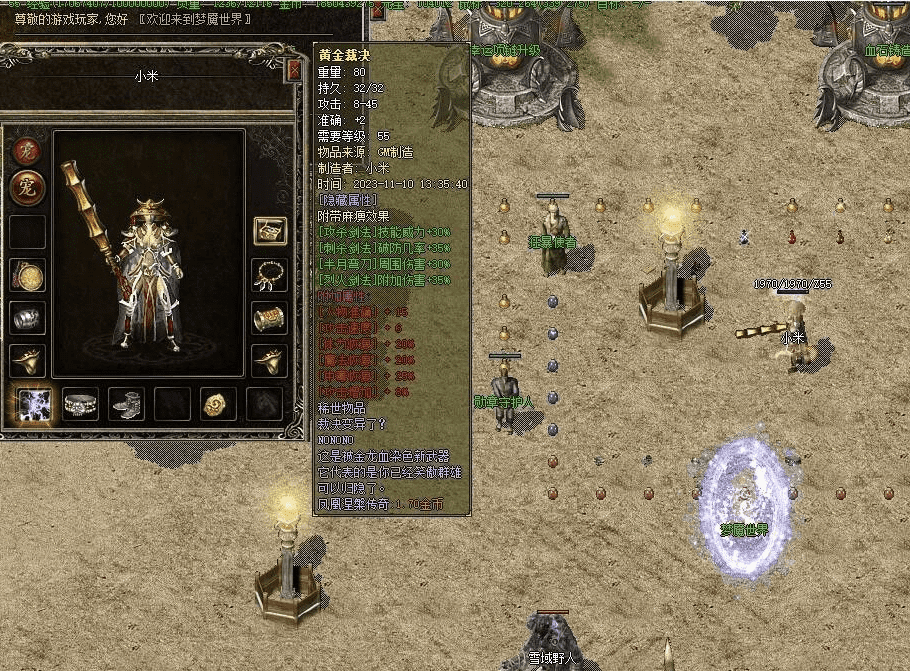Select the boots equipment slot
The width and height of the screenshot is (910, 671).
coord(127,404)
